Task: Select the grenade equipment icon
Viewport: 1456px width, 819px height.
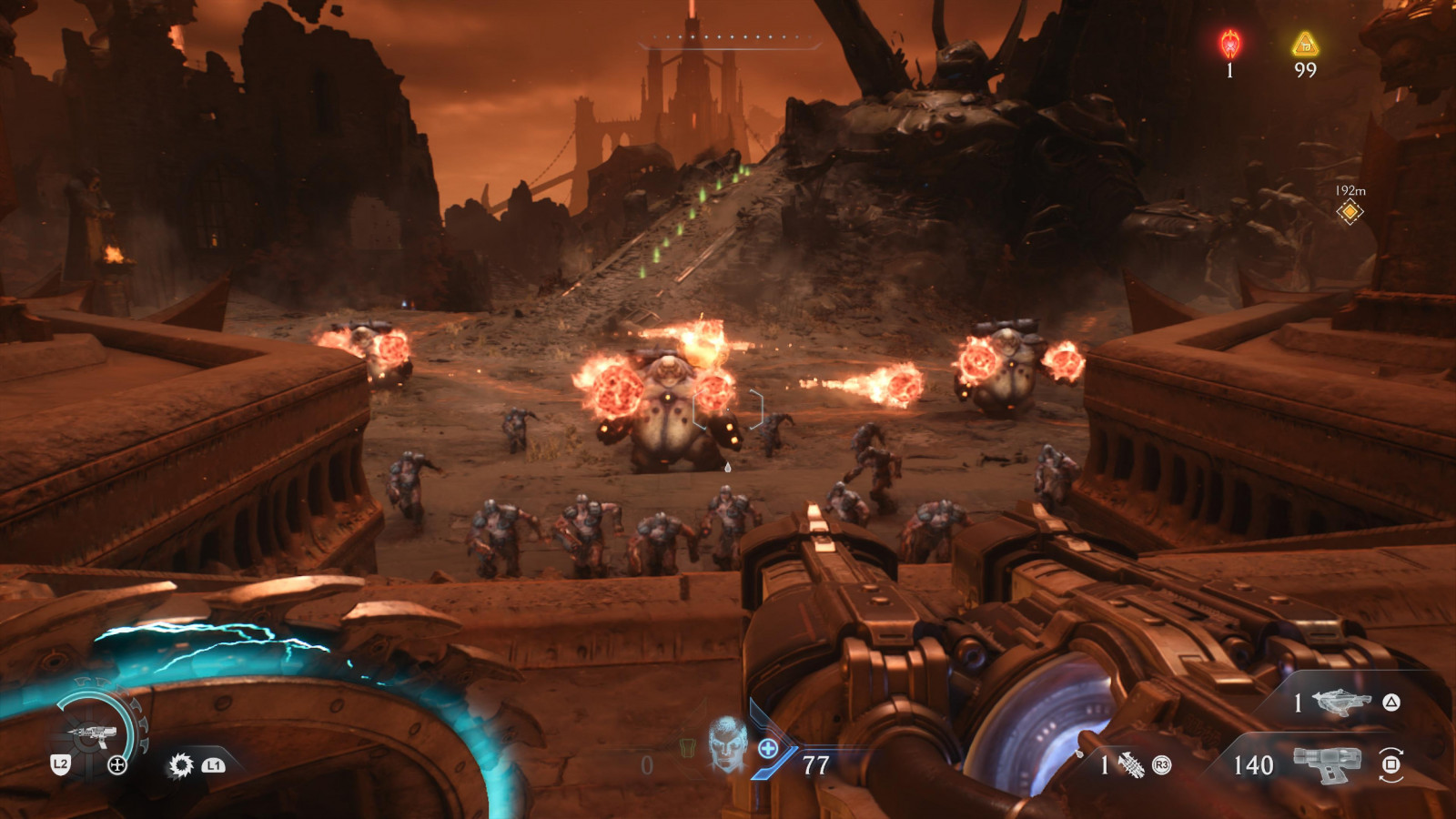Action: [x=1130, y=765]
